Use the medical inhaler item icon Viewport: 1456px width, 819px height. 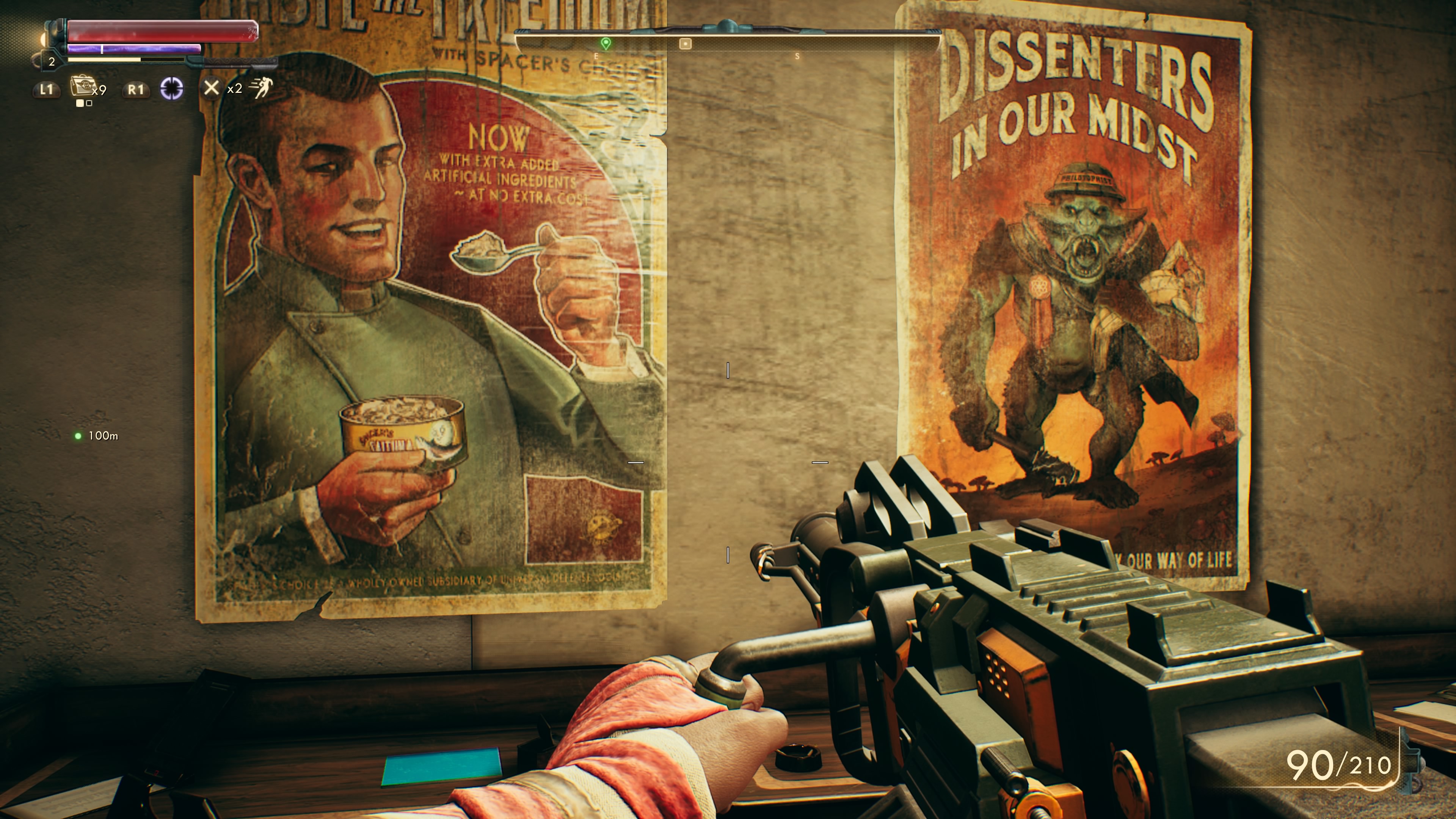(82, 88)
